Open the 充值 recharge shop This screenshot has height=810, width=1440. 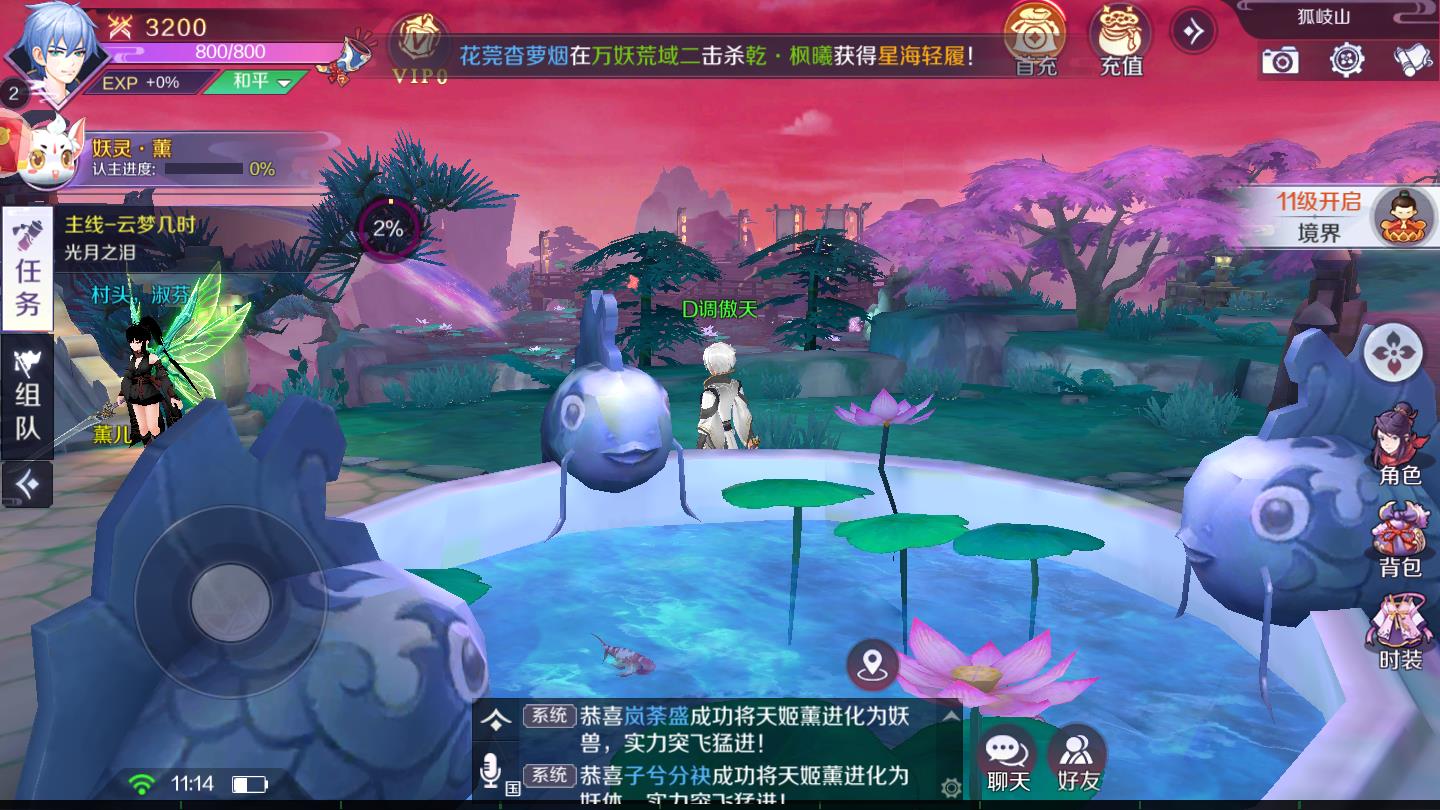1121,40
